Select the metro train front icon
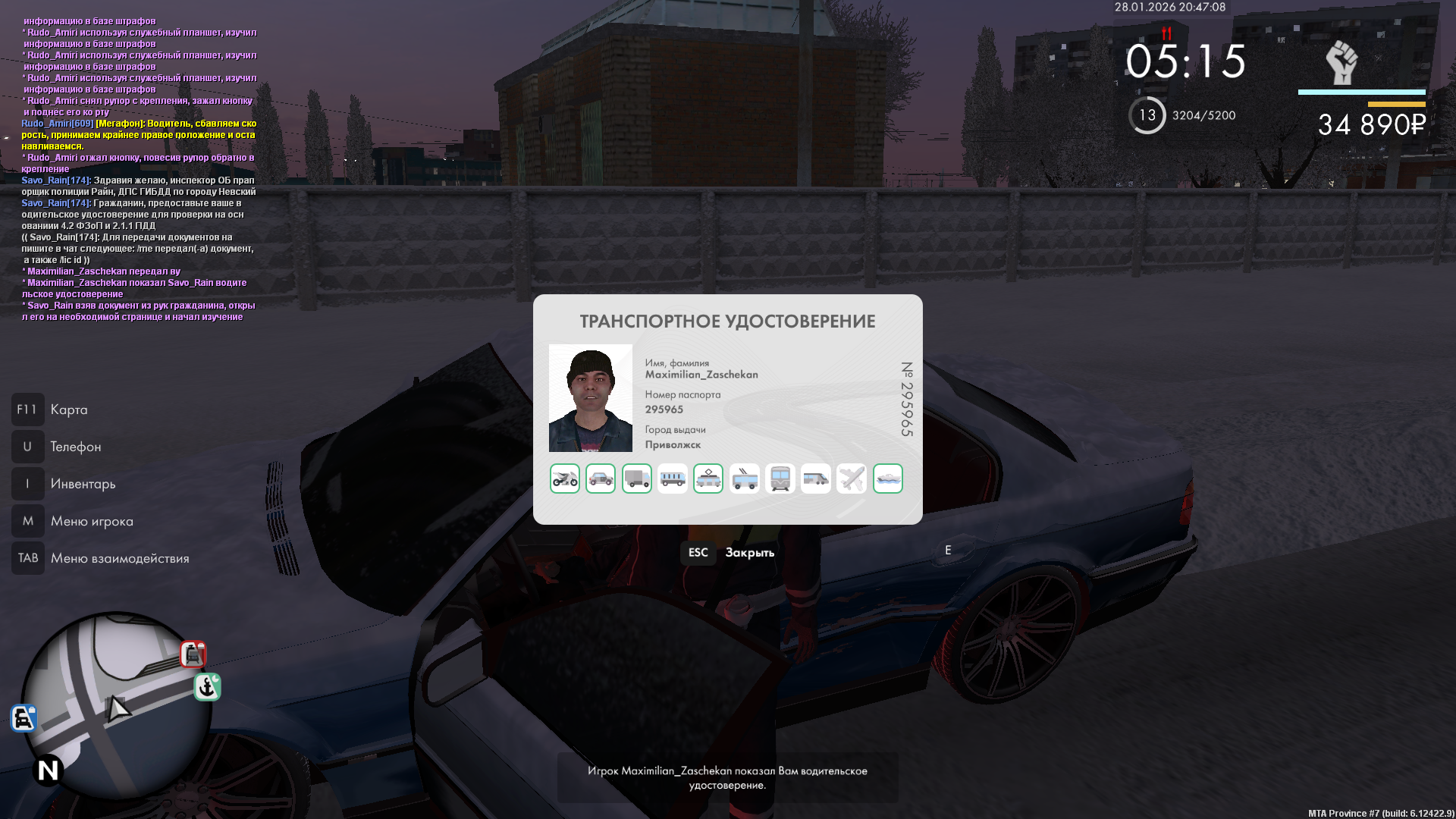Screen dimensions: 1456x819 coord(780,479)
